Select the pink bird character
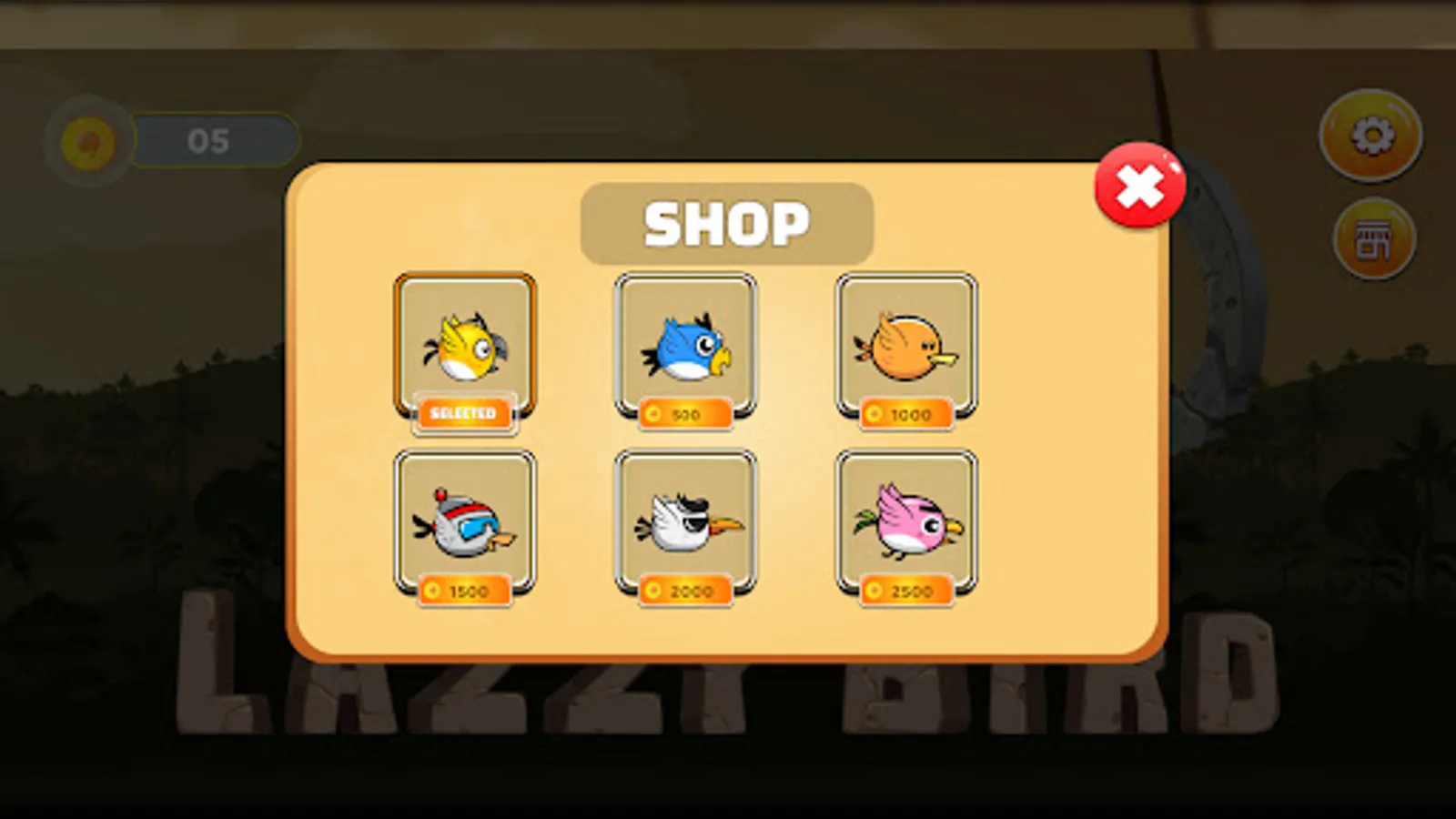 [x=907, y=521]
